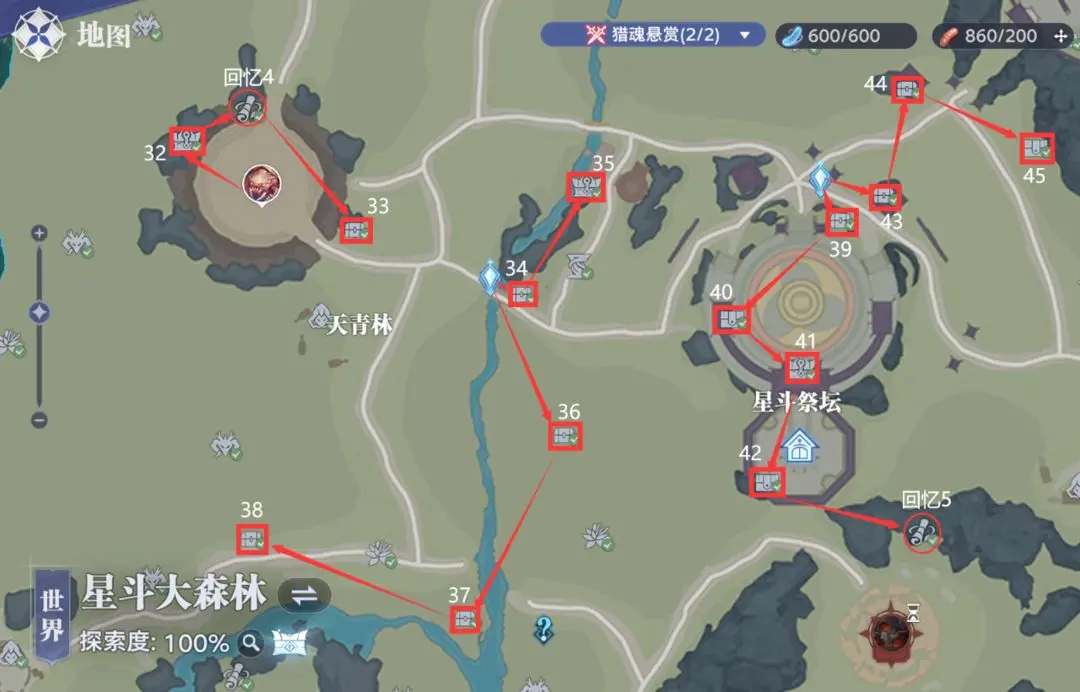The height and width of the screenshot is (692, 1080).
Task: Switch region with the swap arrows button
Action: 304,595
